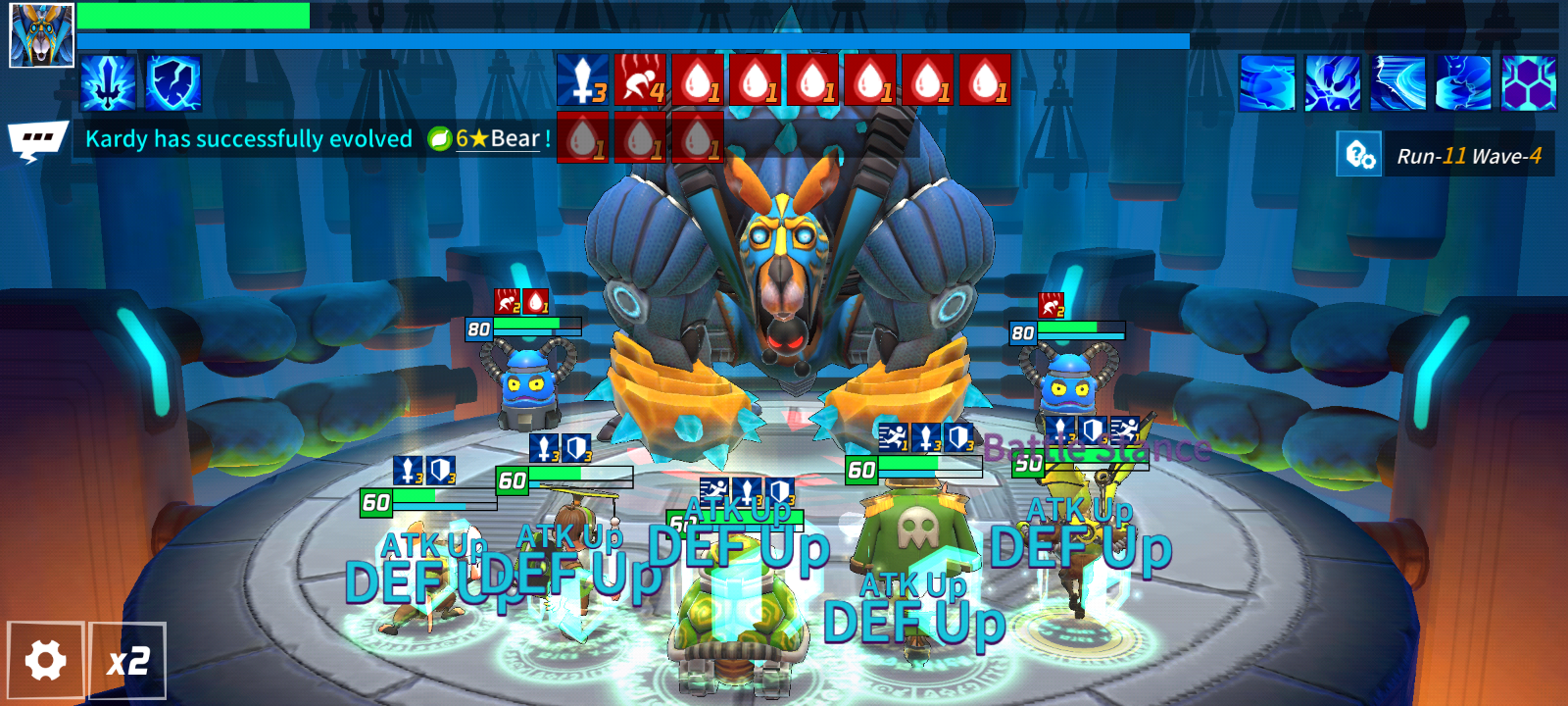The width and height of the screenshot is (1568, 706).
Task: View the pounding fists skill icon
Action: [x=1333, y=82]
